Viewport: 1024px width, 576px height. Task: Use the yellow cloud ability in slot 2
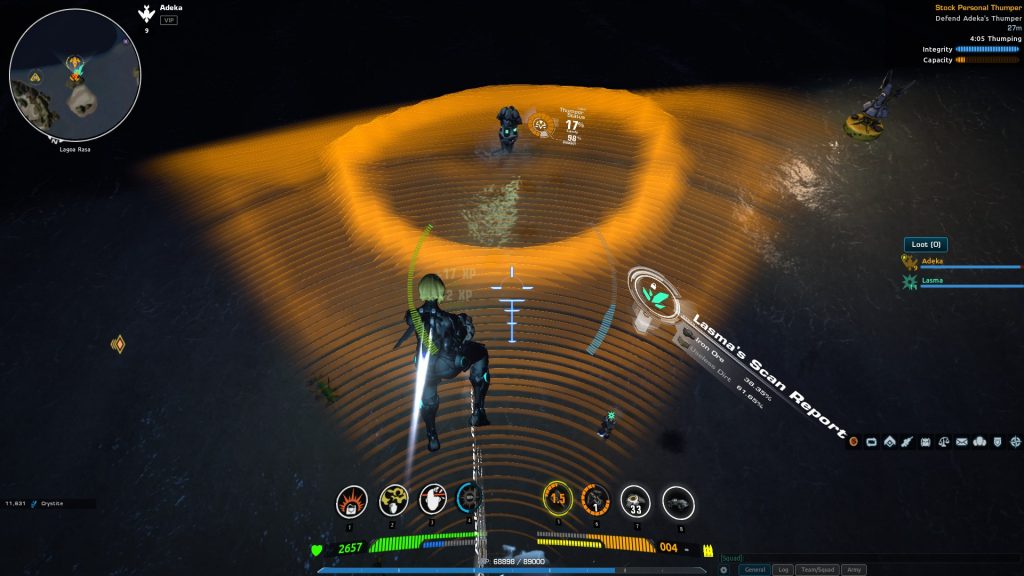[393, 500]
